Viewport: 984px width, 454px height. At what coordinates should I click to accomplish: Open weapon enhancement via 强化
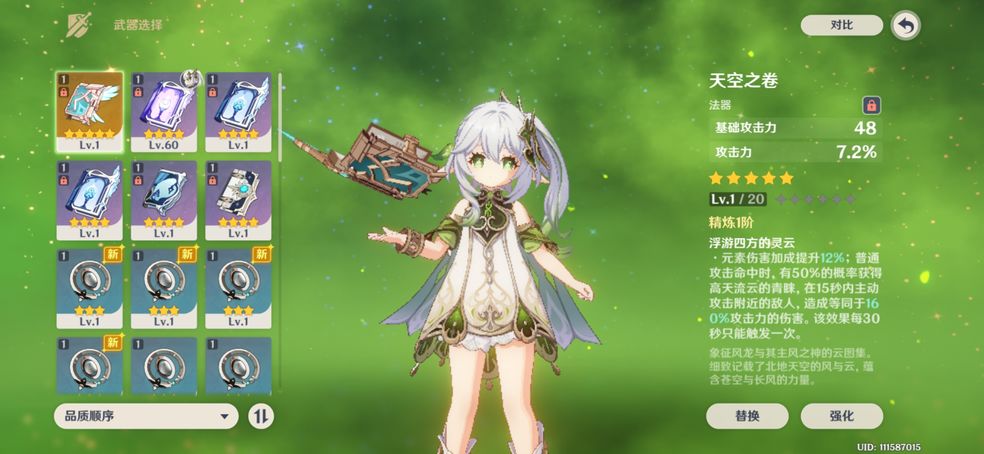841,416
